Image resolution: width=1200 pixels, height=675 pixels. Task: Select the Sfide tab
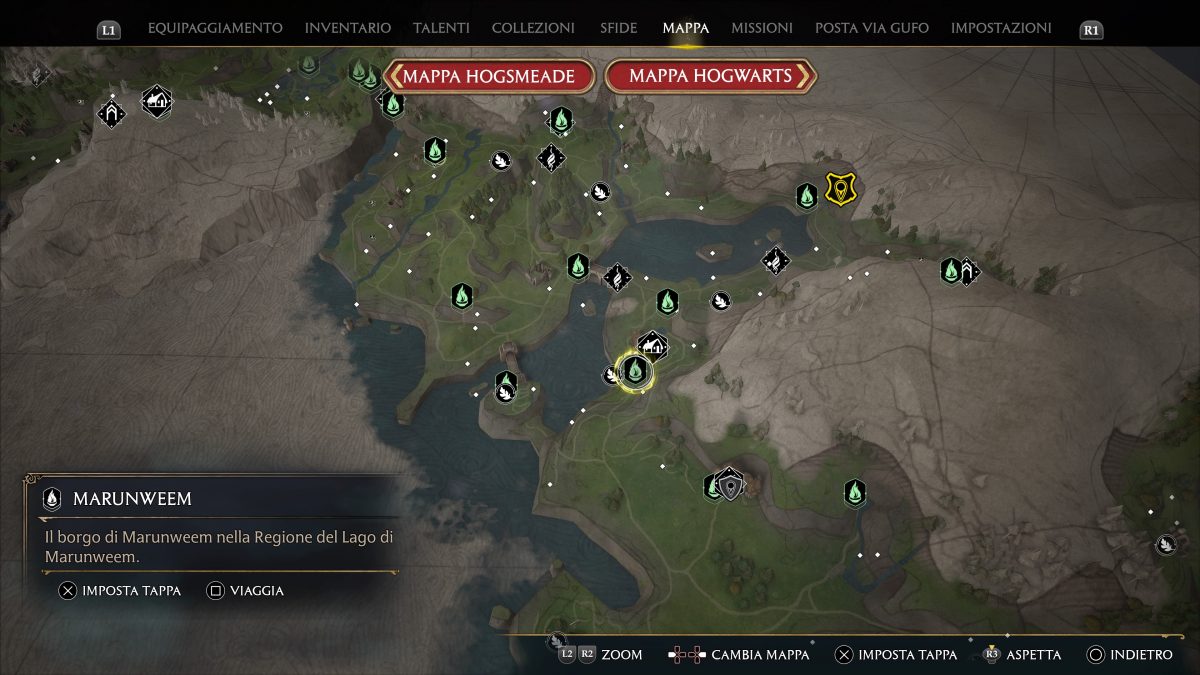(x=618, y=28)
